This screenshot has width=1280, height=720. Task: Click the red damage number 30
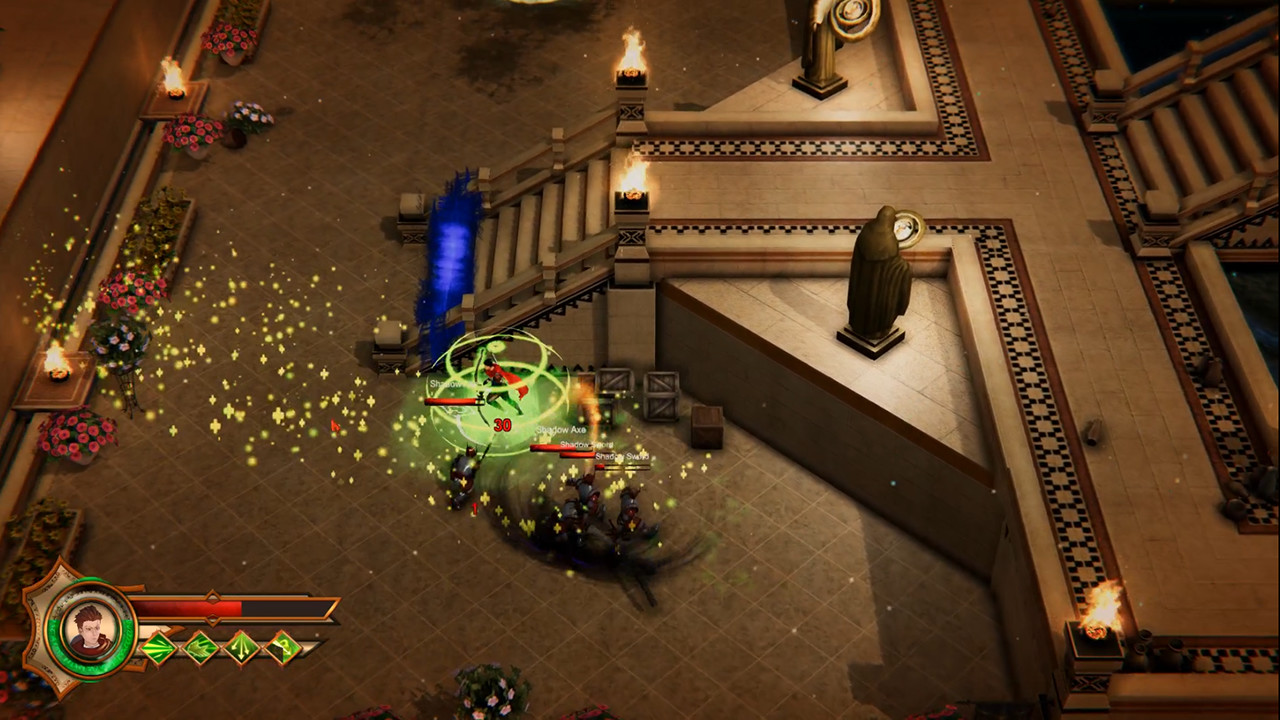tap(504, 423)
